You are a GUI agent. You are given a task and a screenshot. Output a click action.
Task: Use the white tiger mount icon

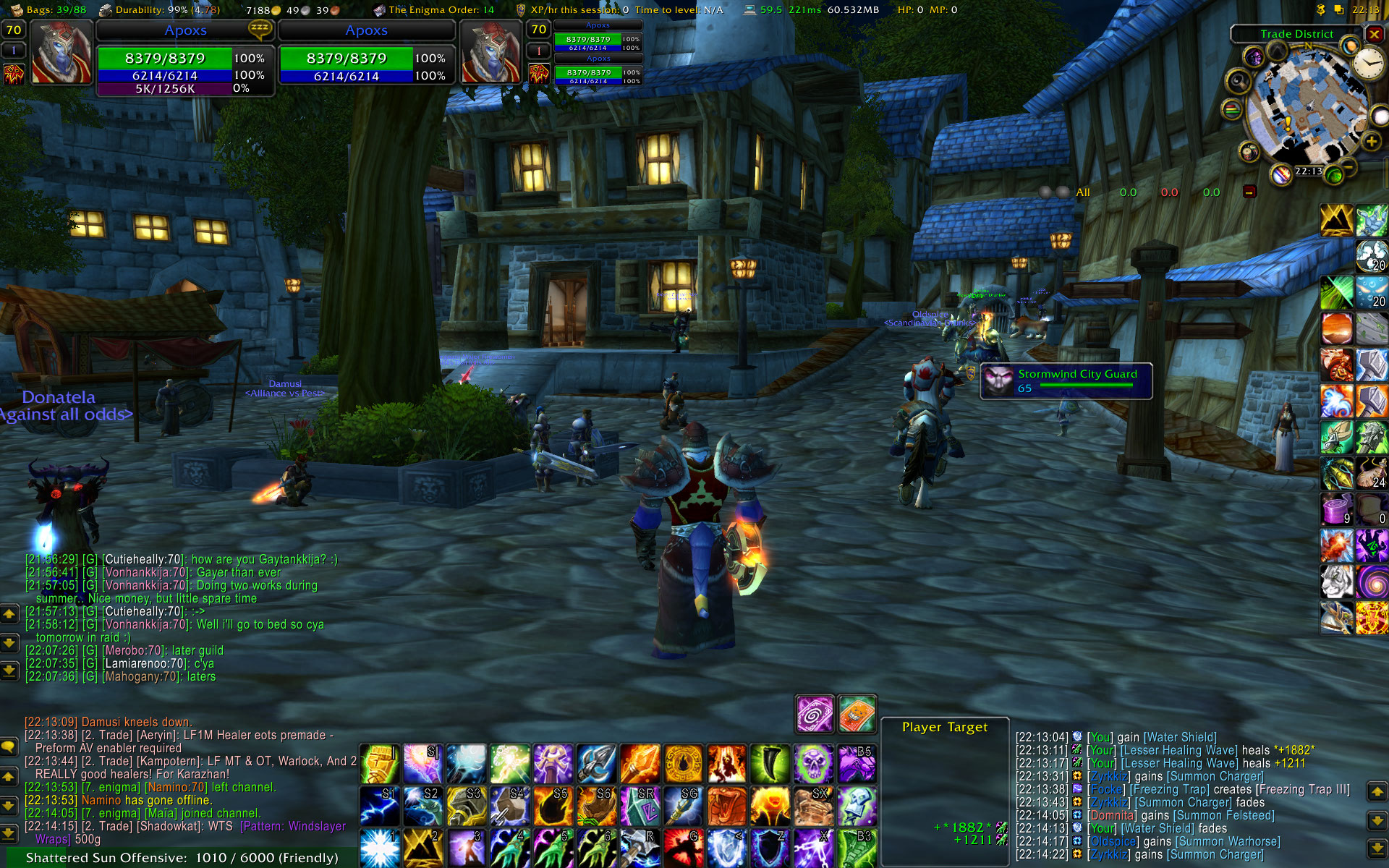[x=1336, y=580]
